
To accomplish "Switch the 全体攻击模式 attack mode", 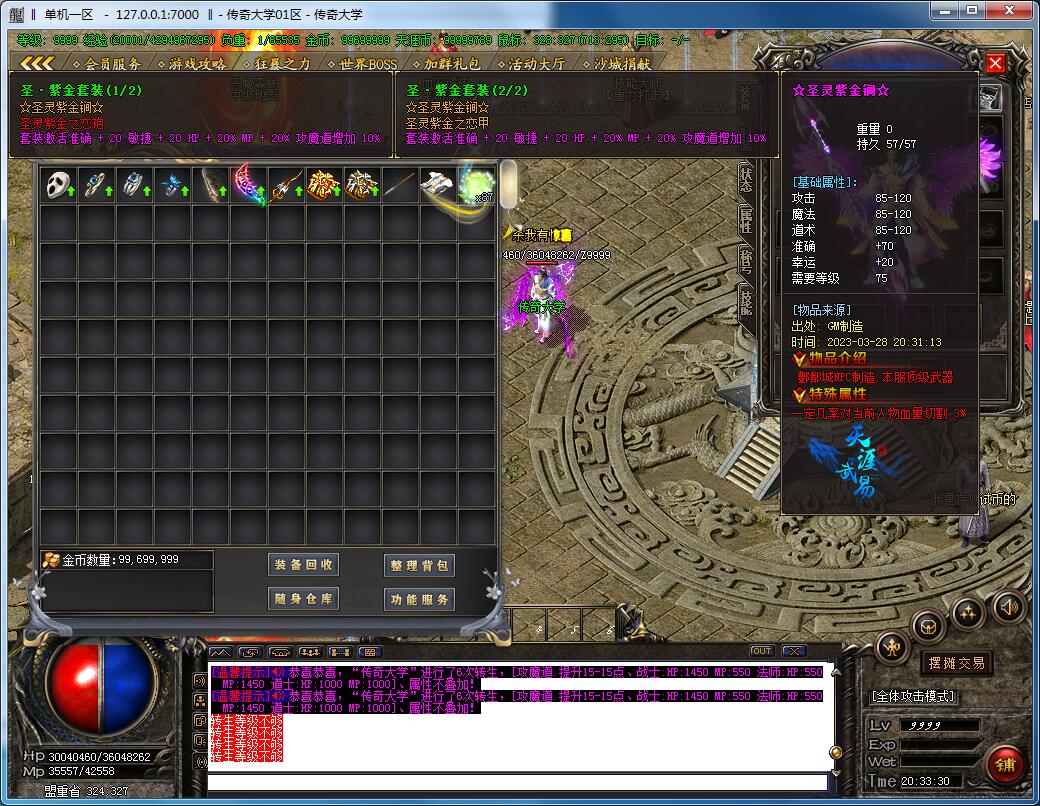I will click(913, 696).
